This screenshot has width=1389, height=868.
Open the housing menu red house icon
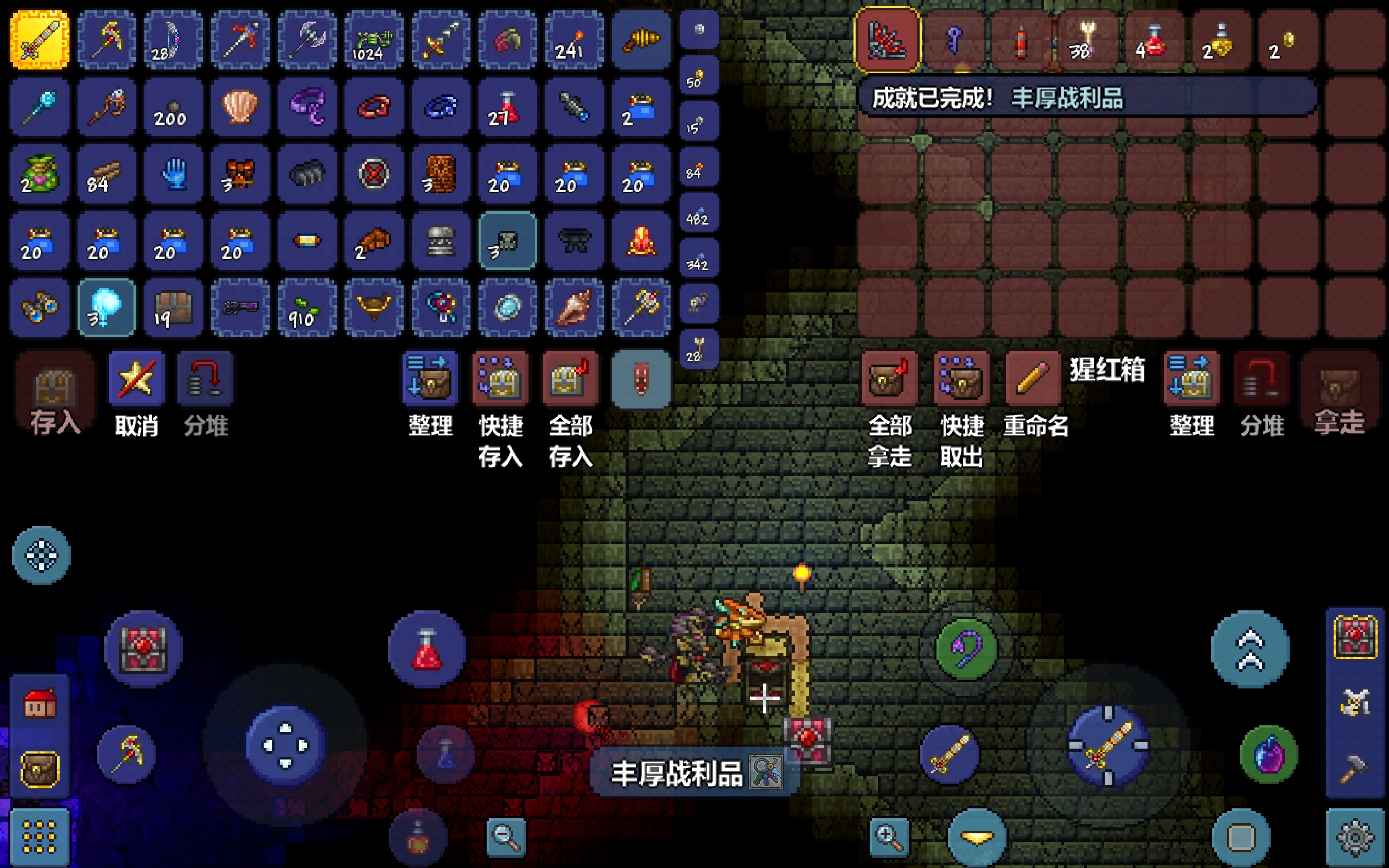click(x=40, y=703)
